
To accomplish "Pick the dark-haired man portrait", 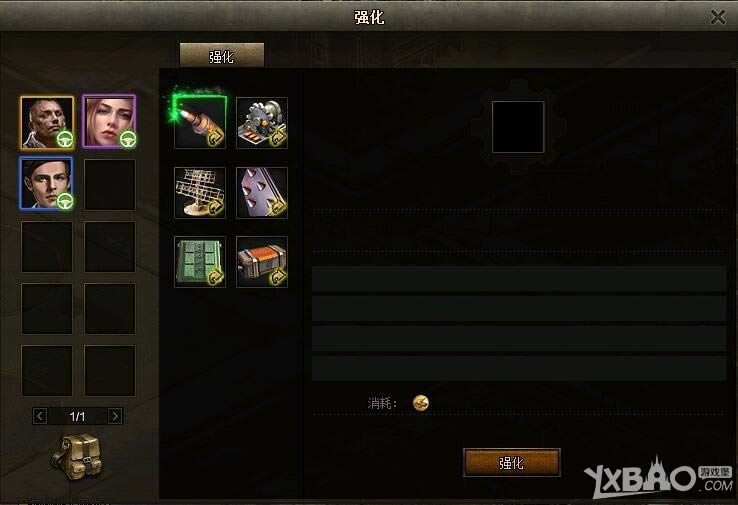I will pyautogui.click(x=47, y=184).
